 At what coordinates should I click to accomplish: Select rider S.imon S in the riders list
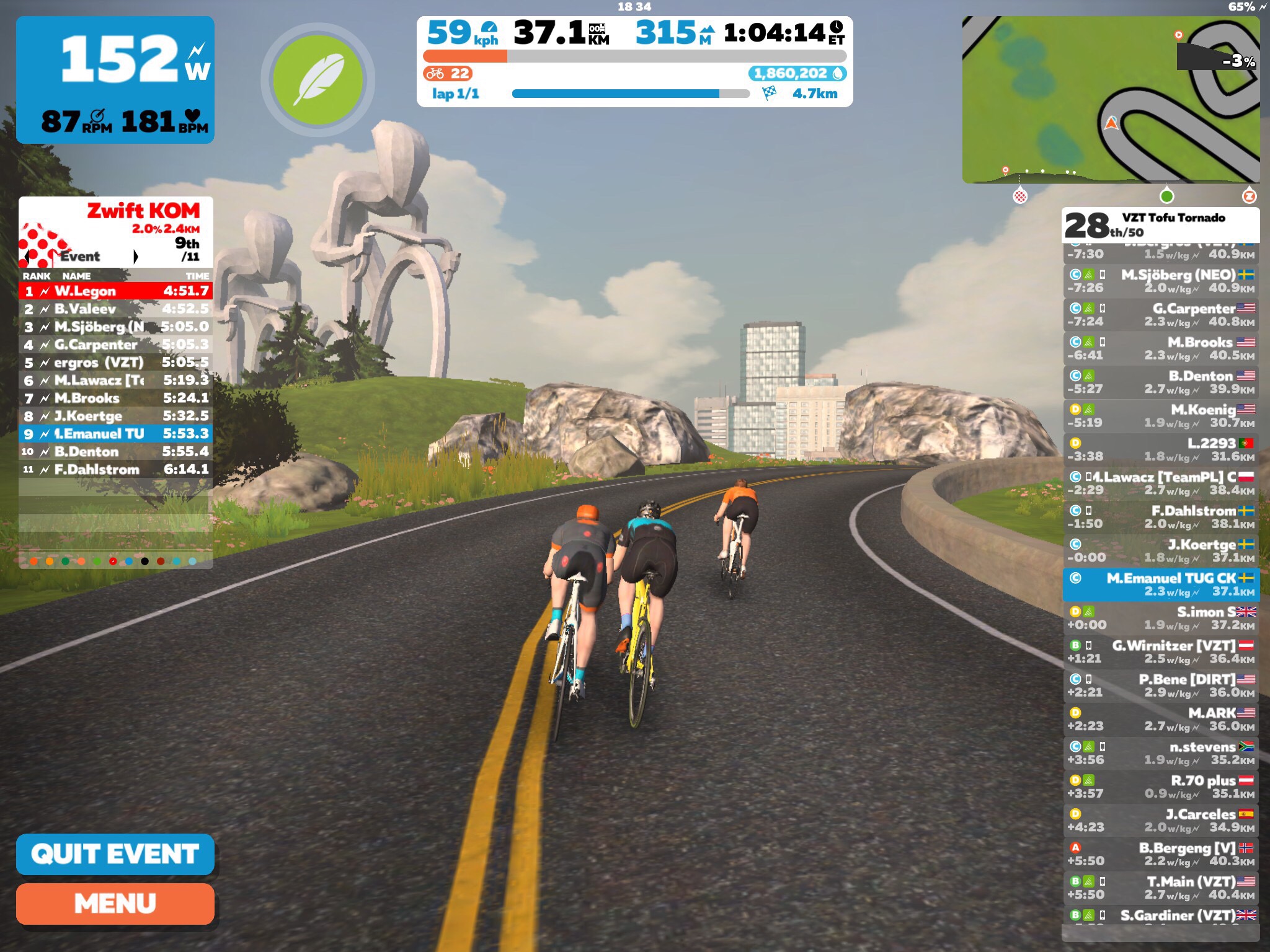(1161, 618)
